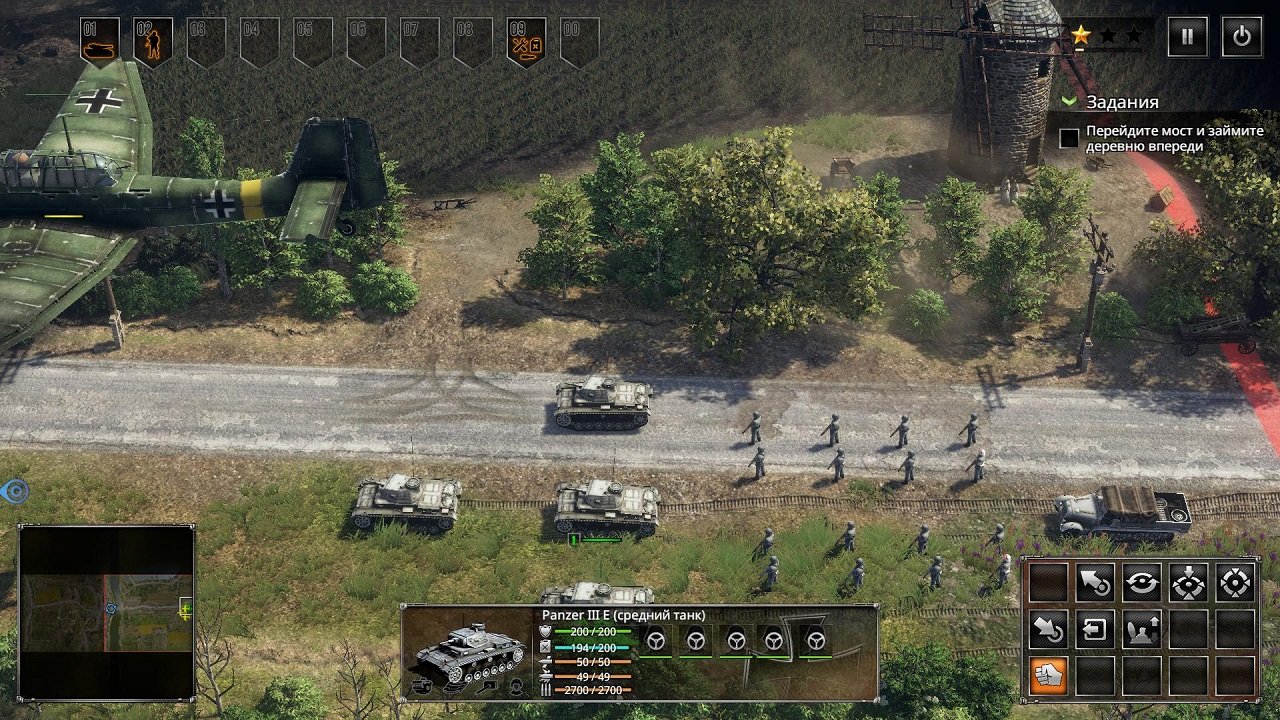This screenshot has width=1280, height=720.
Task: Toggle the attack mode fist command
Action: click(x=1048, y=674)
